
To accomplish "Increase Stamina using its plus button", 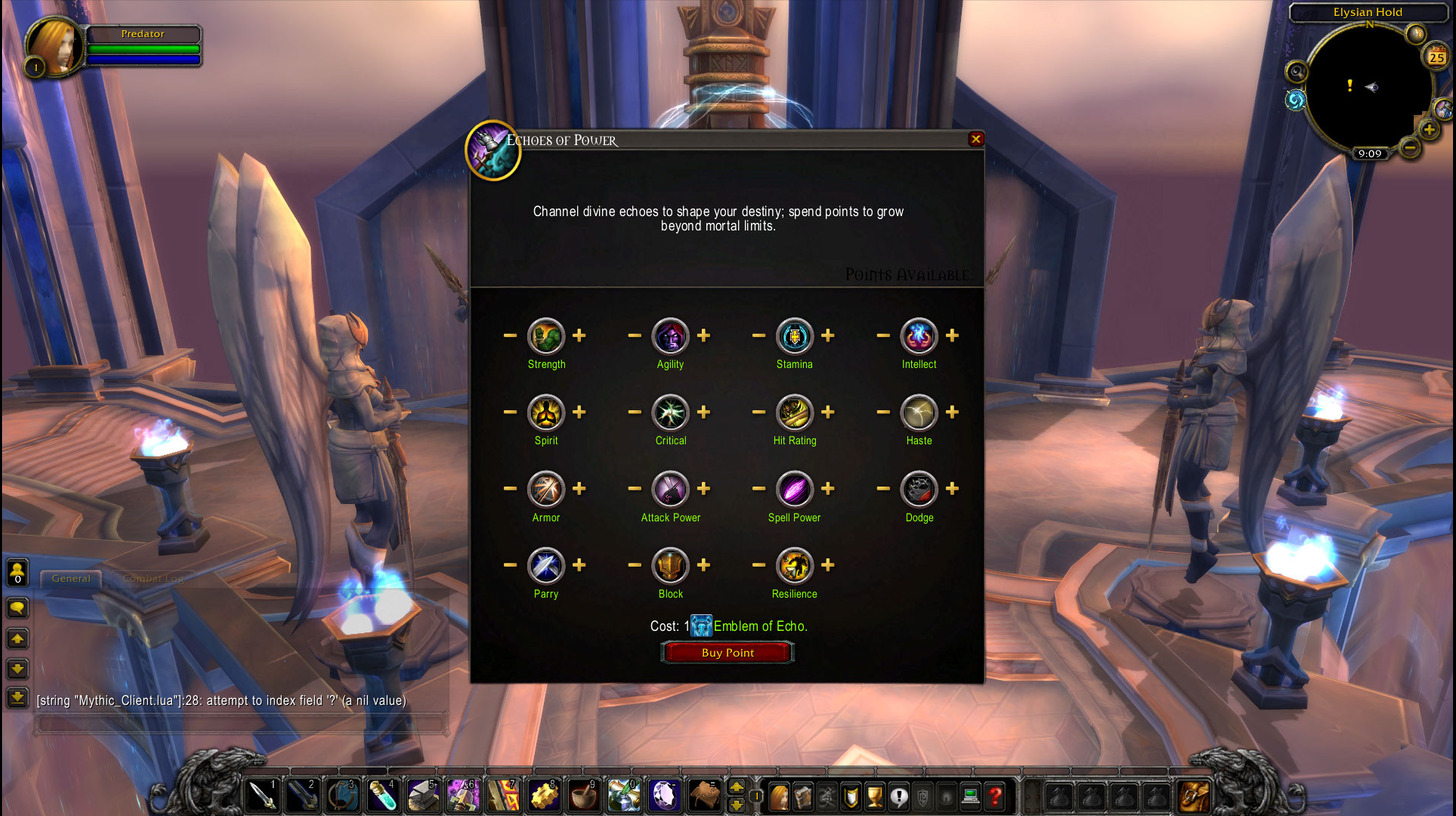I will point(828,336).
